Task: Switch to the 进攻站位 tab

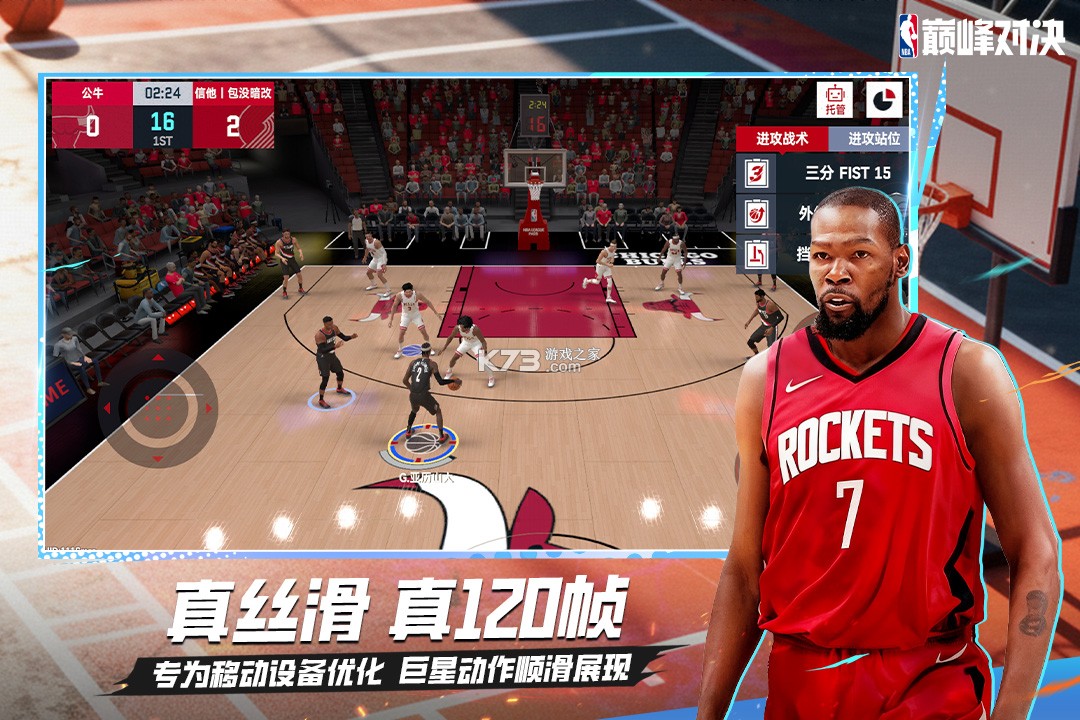Action: (873, 139)
